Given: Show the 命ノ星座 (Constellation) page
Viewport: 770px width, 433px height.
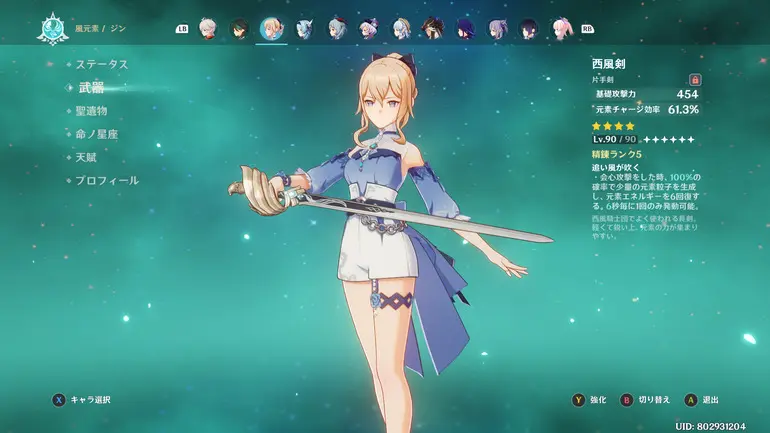Looking at the screenshot, I should pos(96,134).
